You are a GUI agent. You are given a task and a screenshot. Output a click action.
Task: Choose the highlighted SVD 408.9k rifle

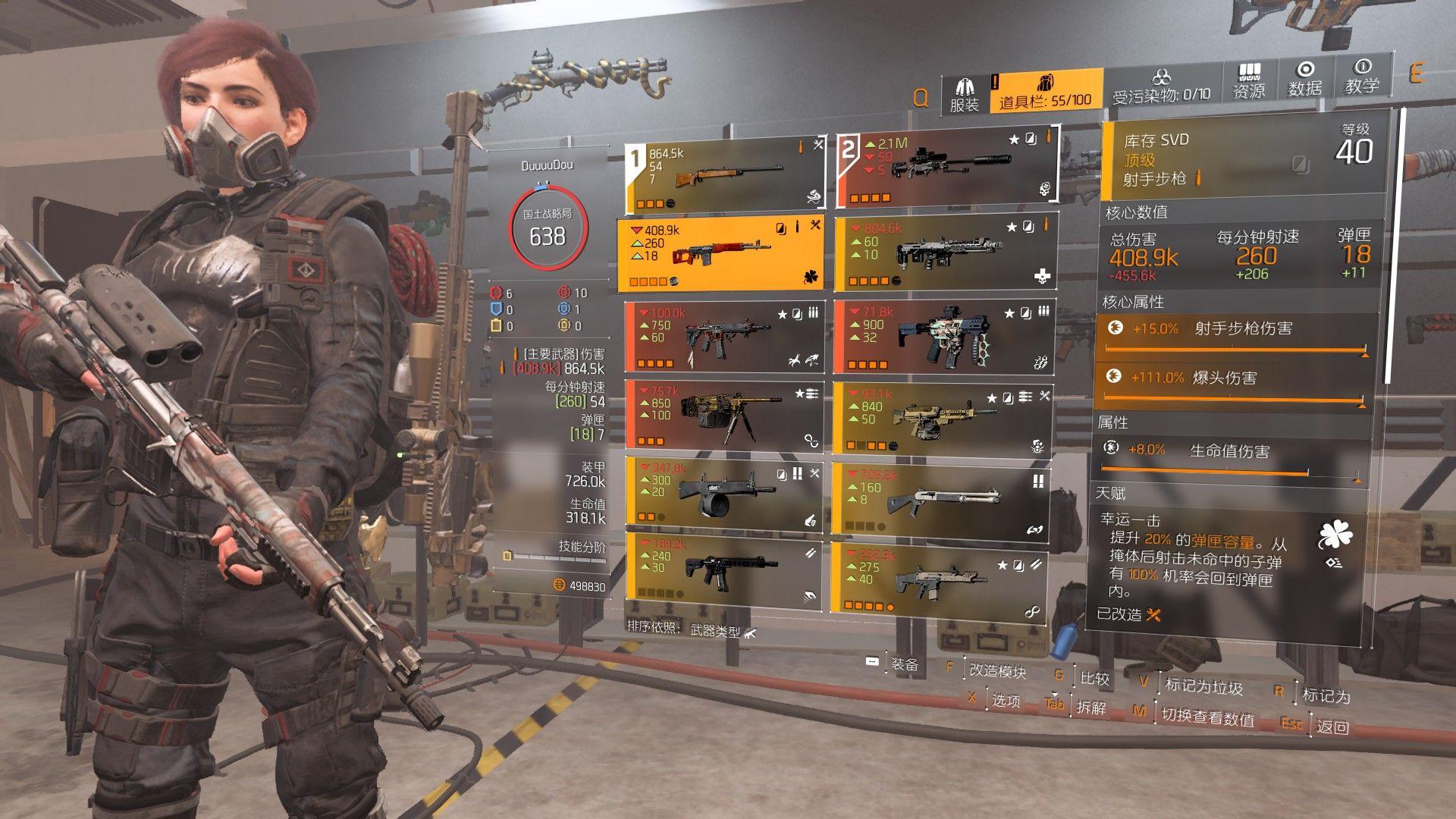click(x=720, y=255)
